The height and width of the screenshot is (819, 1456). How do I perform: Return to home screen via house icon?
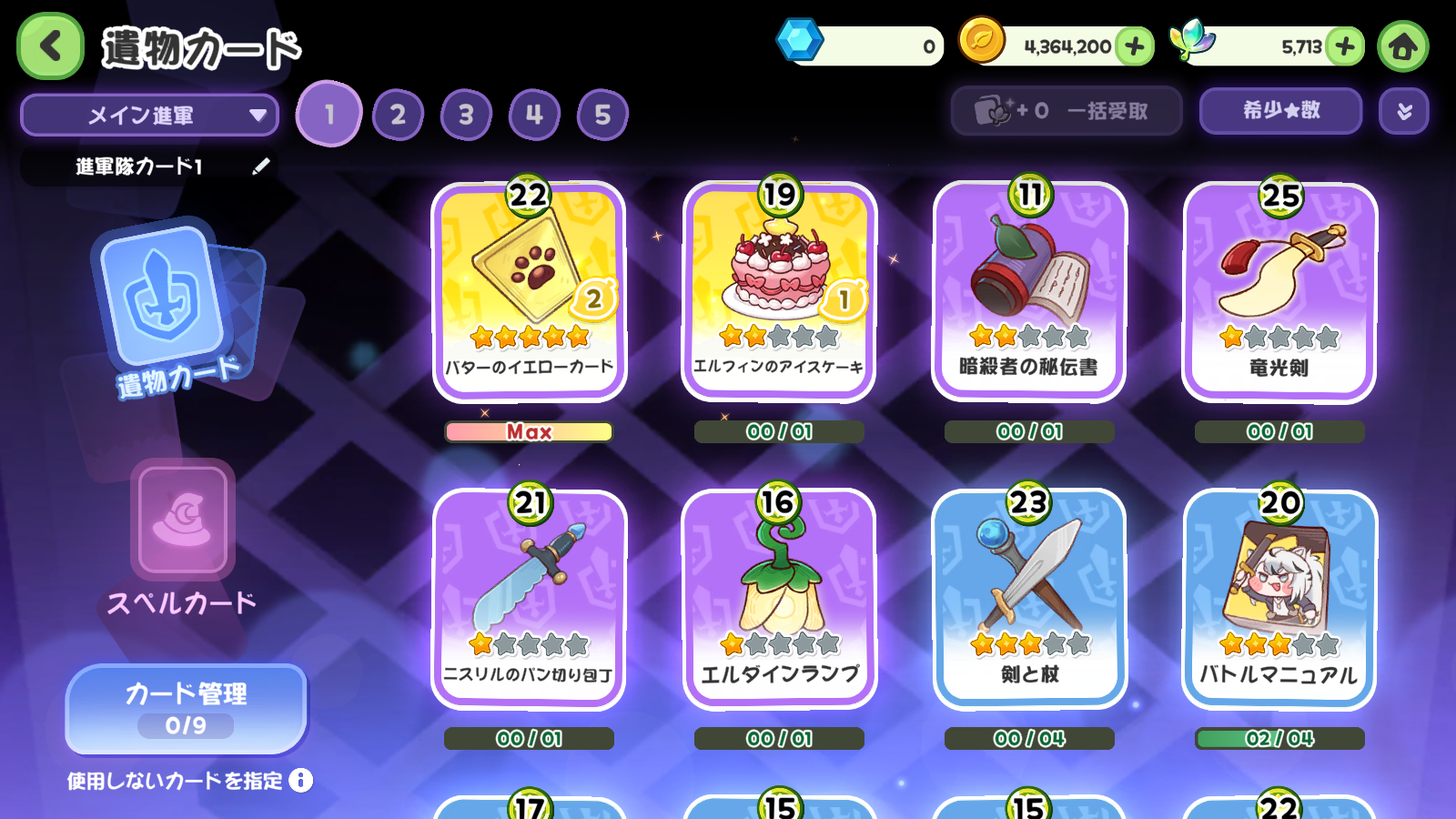coord(1402,46)
